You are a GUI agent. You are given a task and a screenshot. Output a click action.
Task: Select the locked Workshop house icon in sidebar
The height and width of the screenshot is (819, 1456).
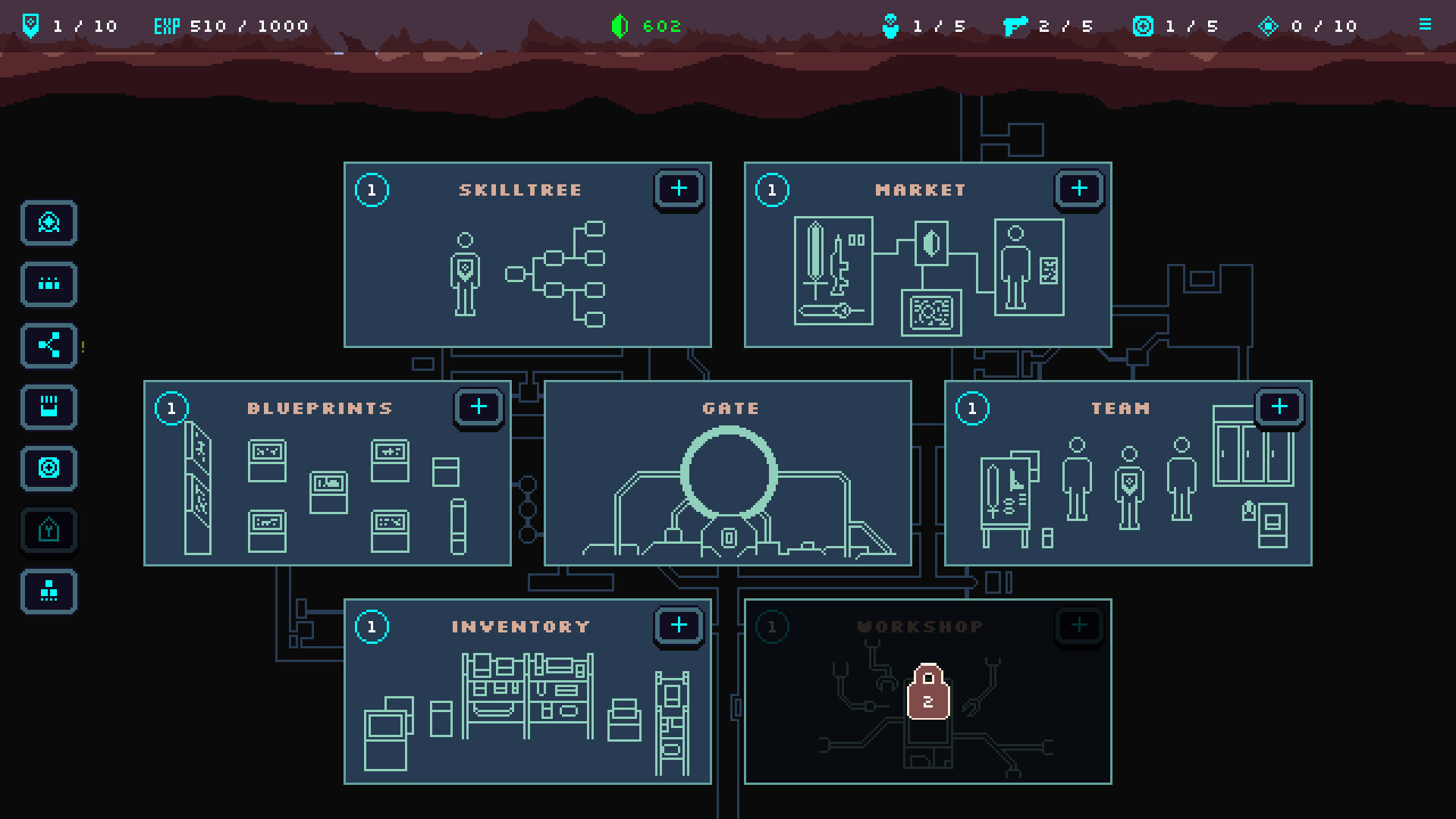click(49, 531)
